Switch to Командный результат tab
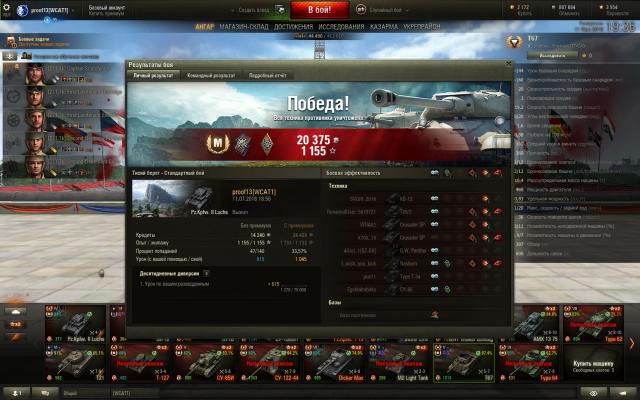Viewport: 640px width, 400px height. pyautogui.click(x=211, y=75)
